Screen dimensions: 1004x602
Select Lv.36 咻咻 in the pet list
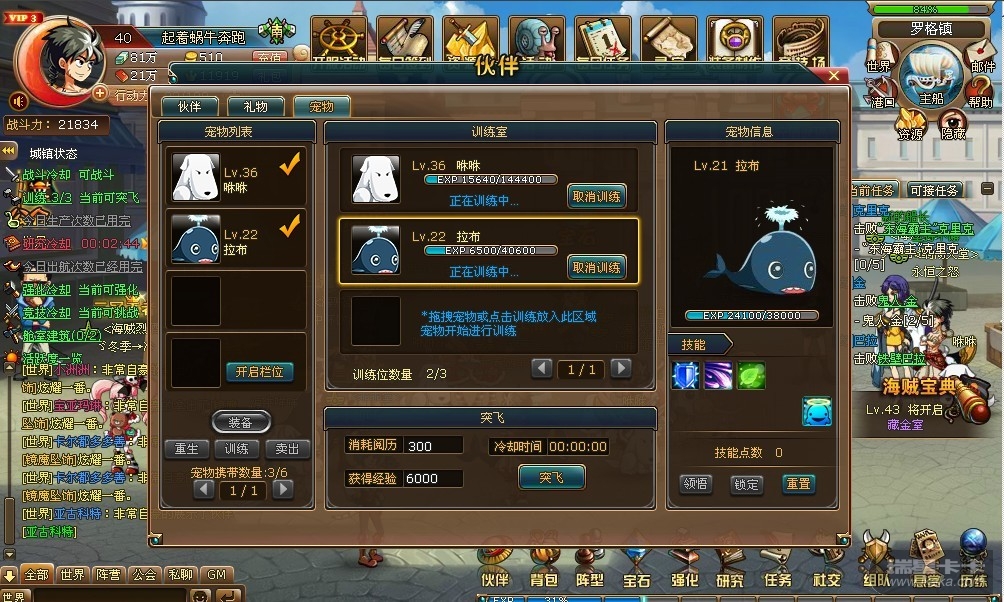[x=236, y=178]
